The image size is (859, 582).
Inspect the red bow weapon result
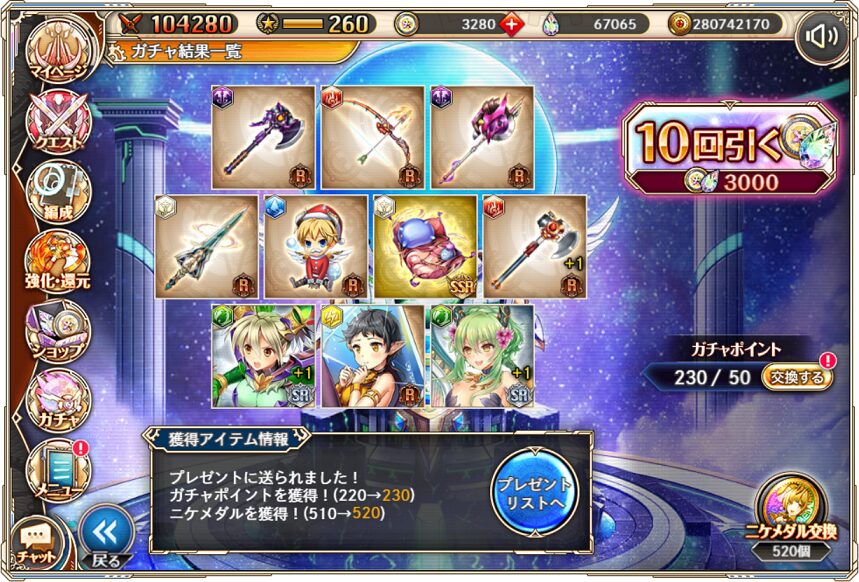(x=372, y=137)
